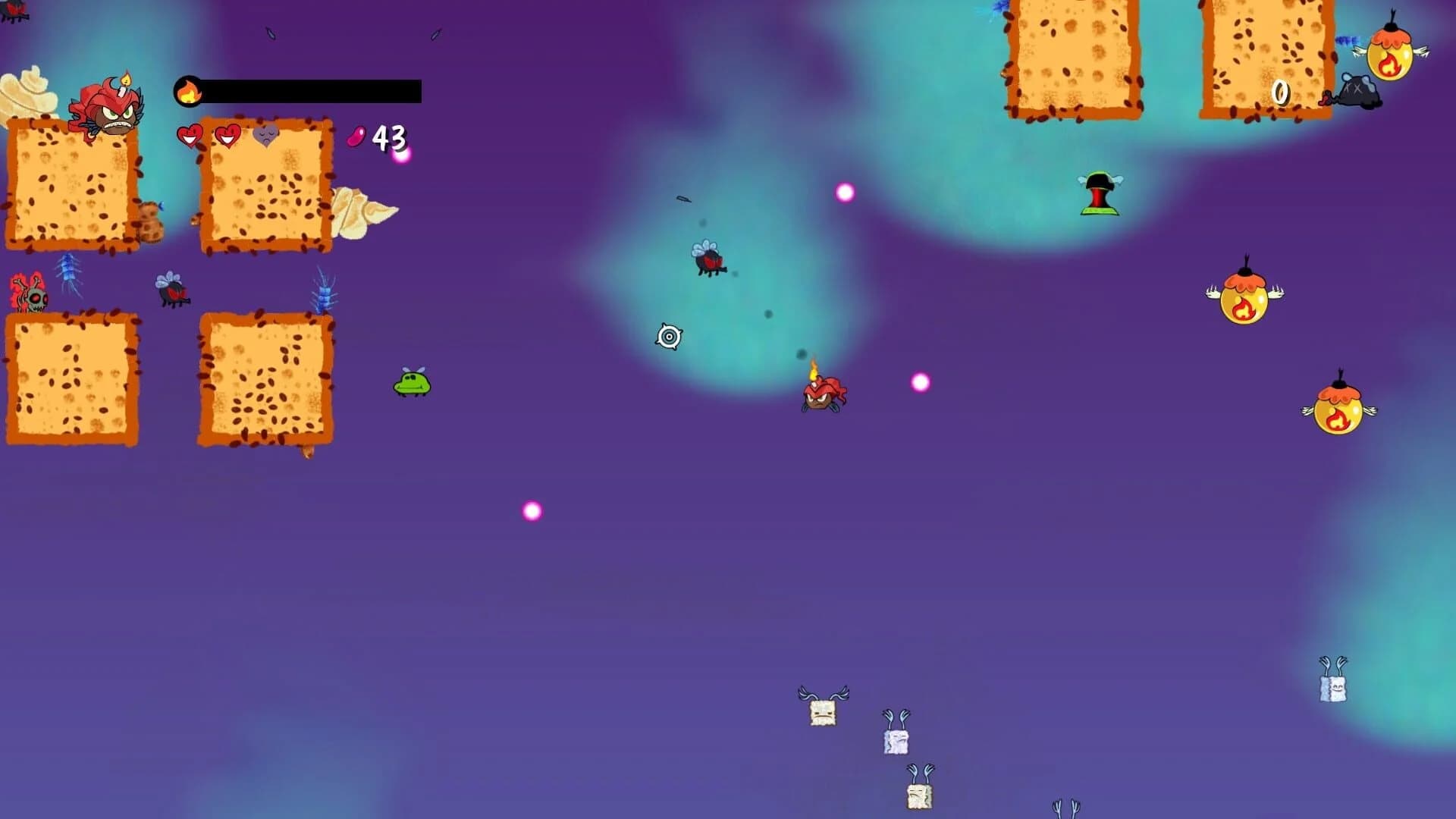
Task: Click the flame icon beside the boss health bar
Action: click(x=190, y=89)
